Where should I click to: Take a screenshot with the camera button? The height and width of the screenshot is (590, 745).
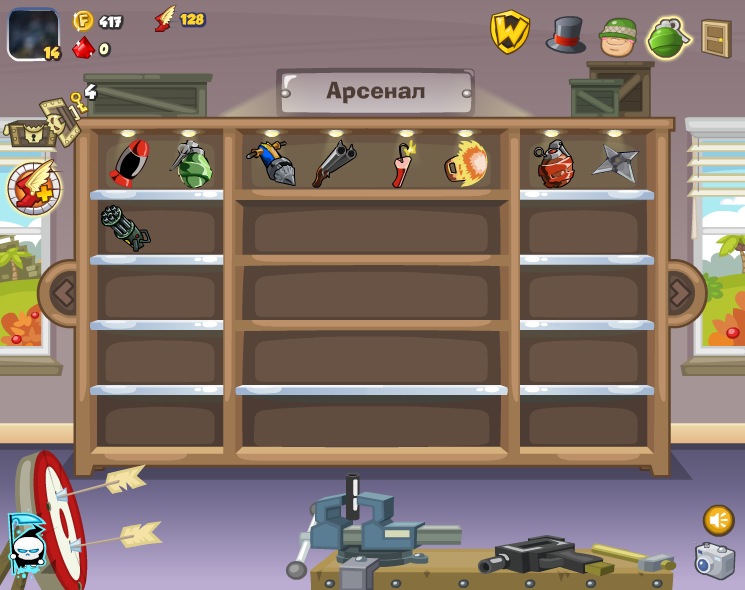coord(714,561)
